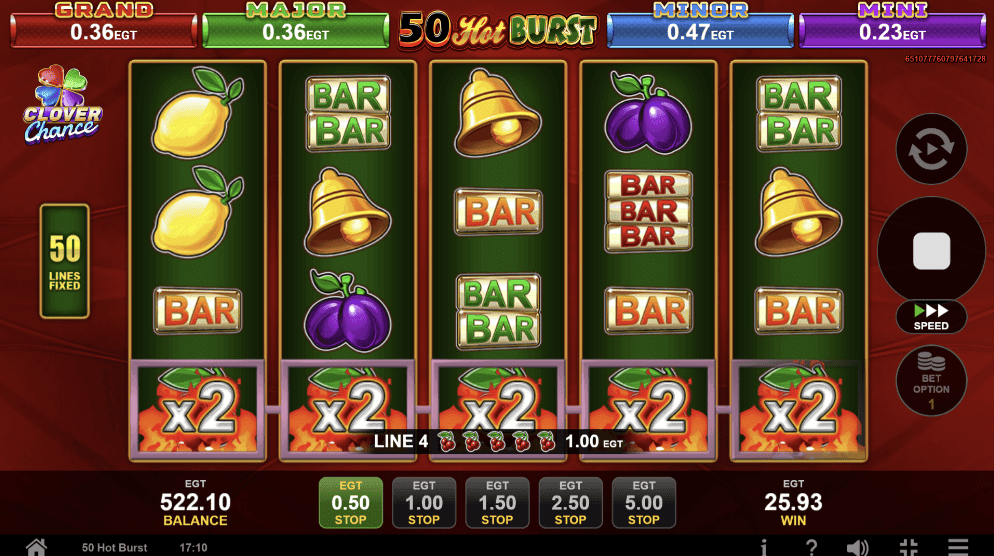Set the bet to 1.50 EGT

(497, 502)
